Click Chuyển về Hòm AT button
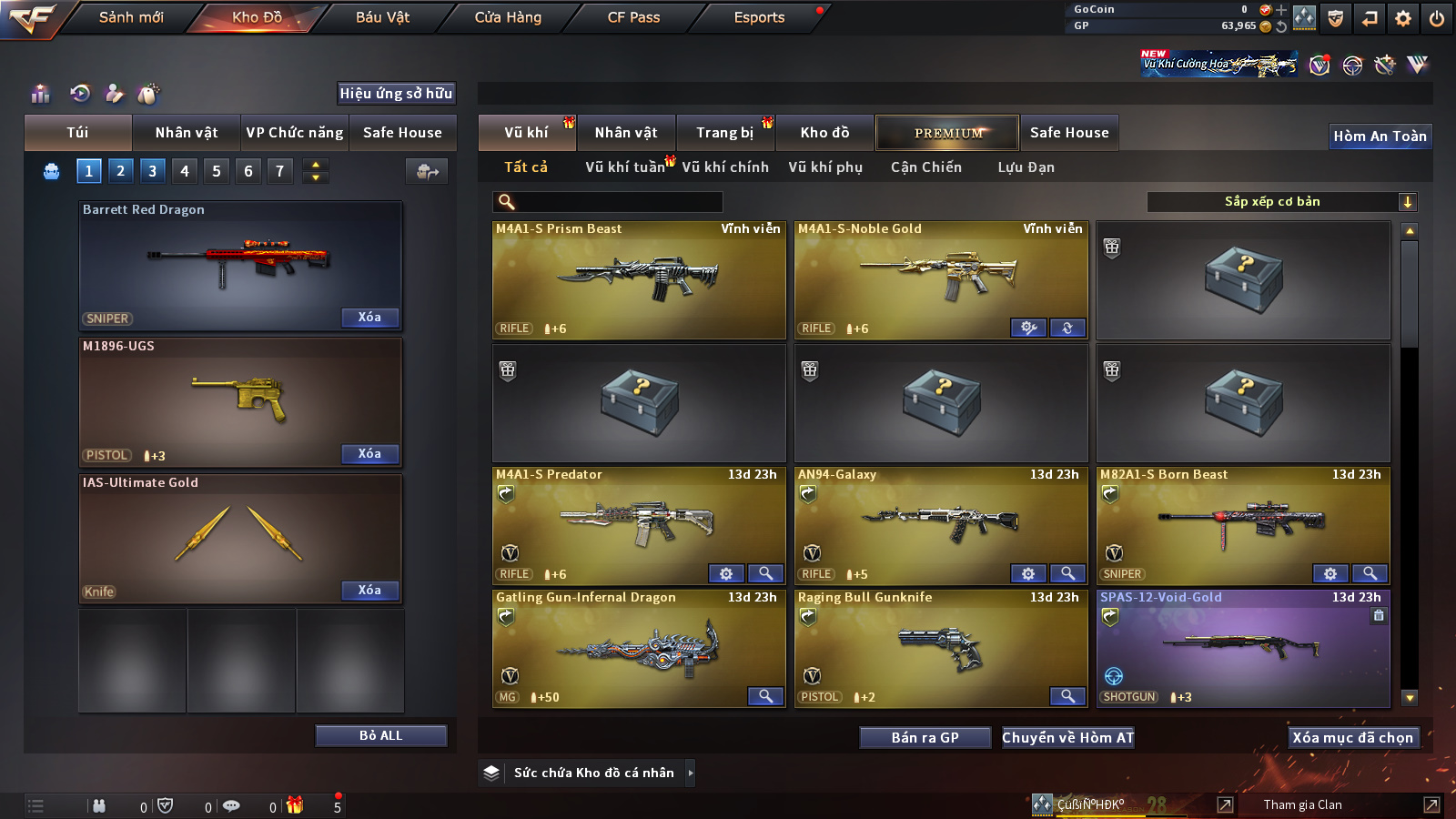 pyautogui.click(x=1067, y=738)
